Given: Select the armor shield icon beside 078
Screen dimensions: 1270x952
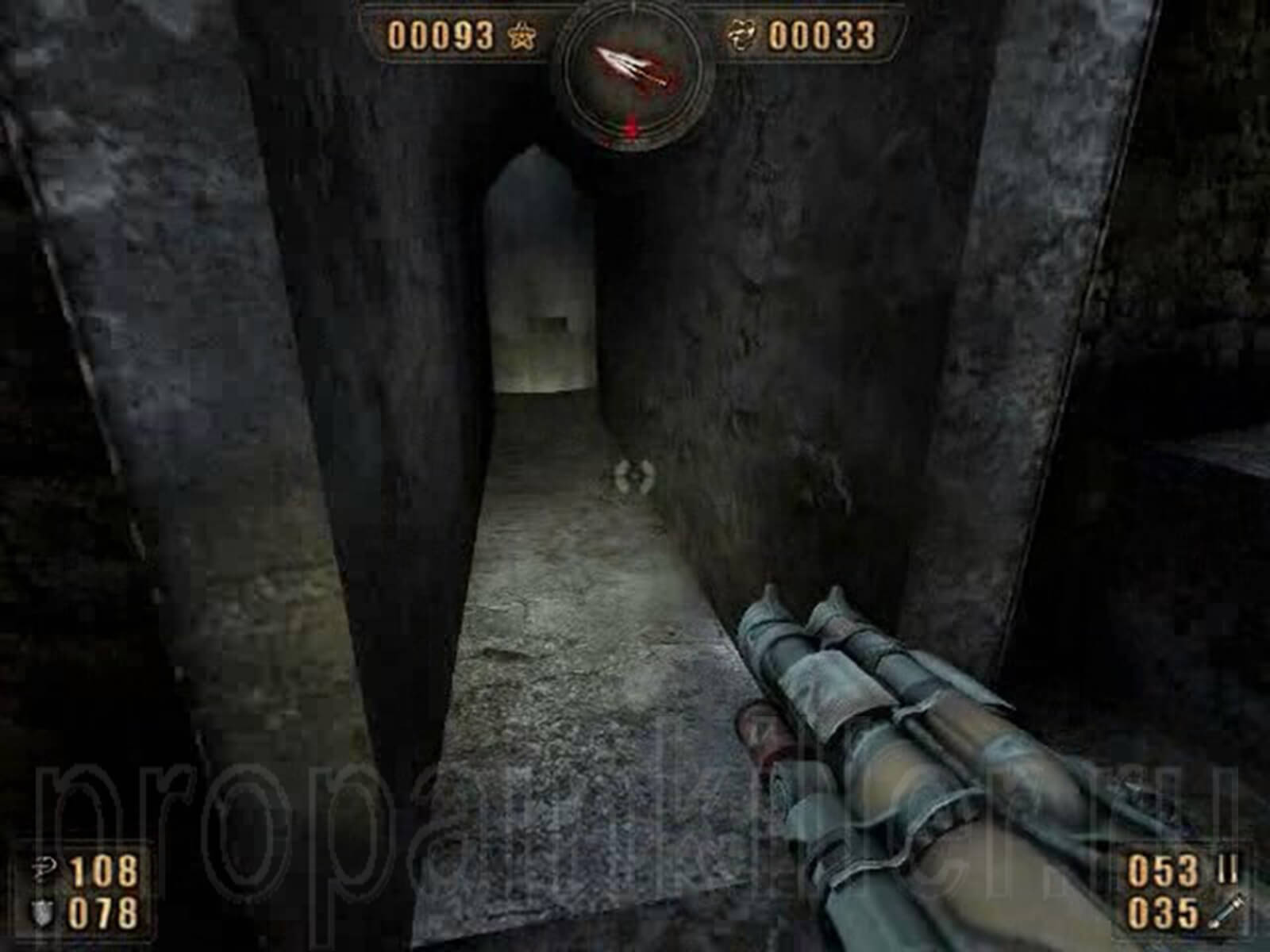Looking at the screenshot, I should [x=42, y=912].
